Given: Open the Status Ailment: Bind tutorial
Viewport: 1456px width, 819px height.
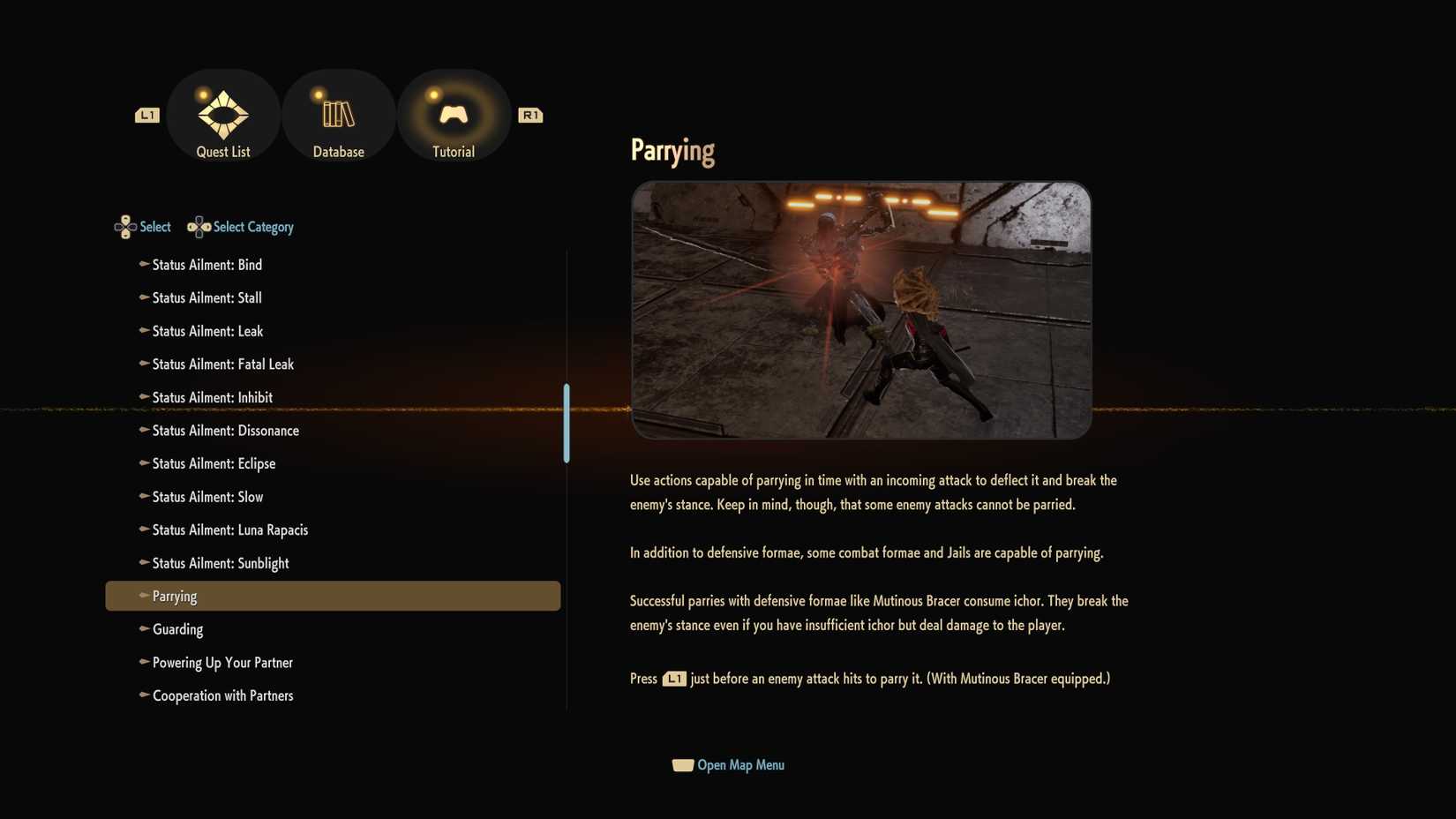Looking at the screenshot, I should [206, 265].
